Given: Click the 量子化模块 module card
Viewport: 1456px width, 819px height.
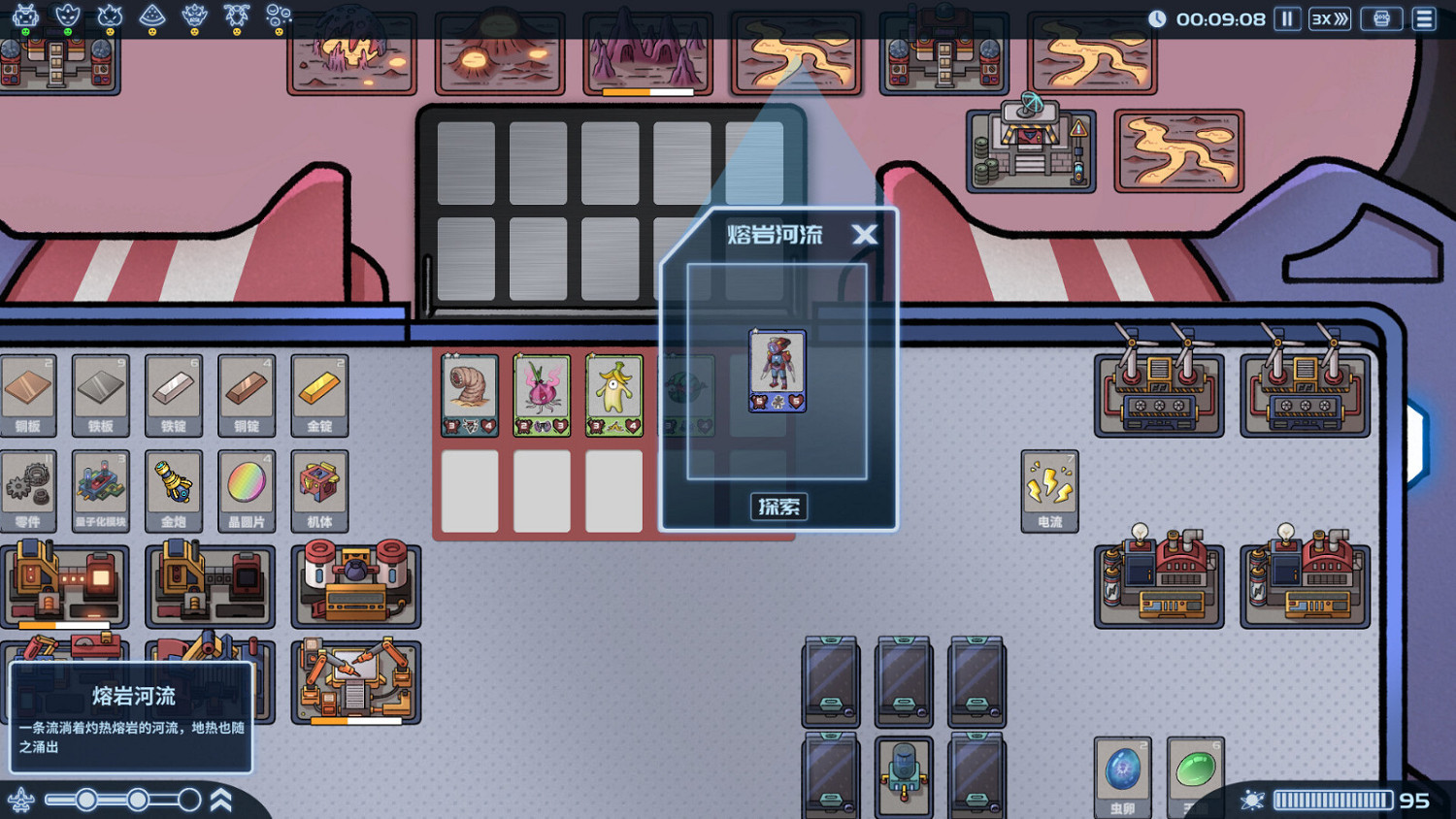Looking at the screenshot, I should [102, 488].
